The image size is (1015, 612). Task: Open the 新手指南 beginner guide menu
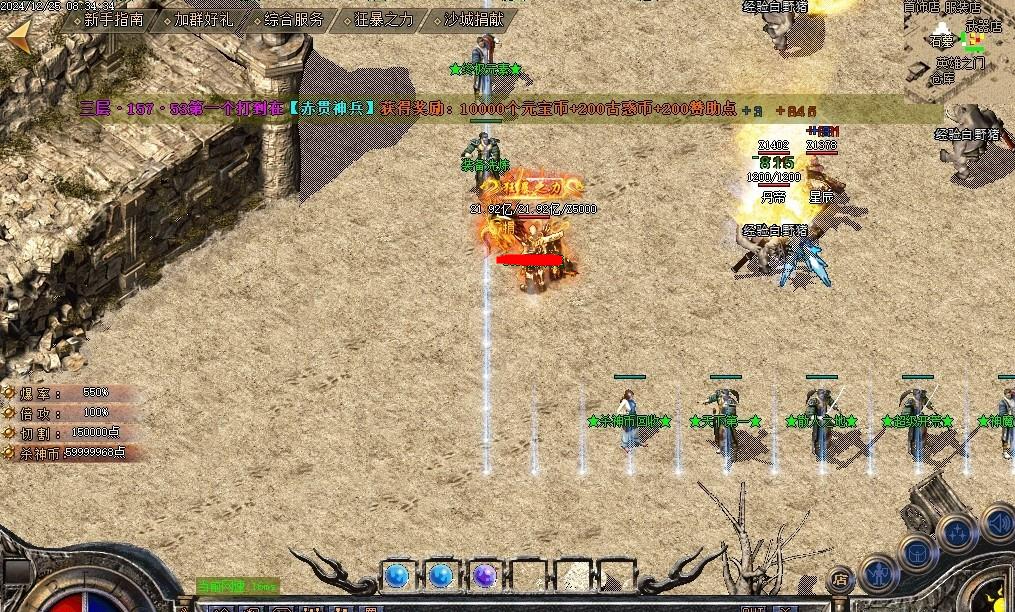coord(112,19)
